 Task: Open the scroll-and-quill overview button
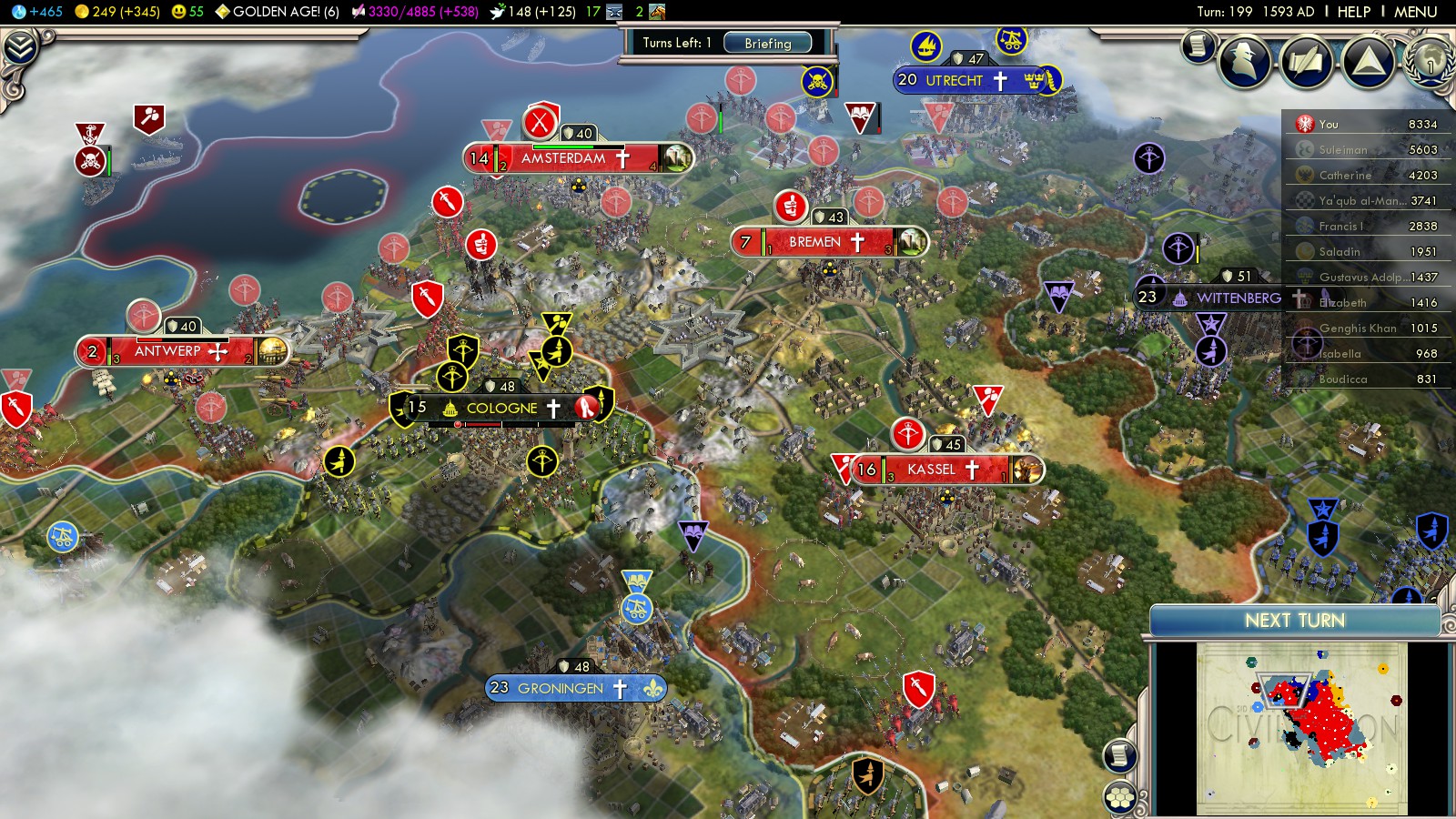1306,61
